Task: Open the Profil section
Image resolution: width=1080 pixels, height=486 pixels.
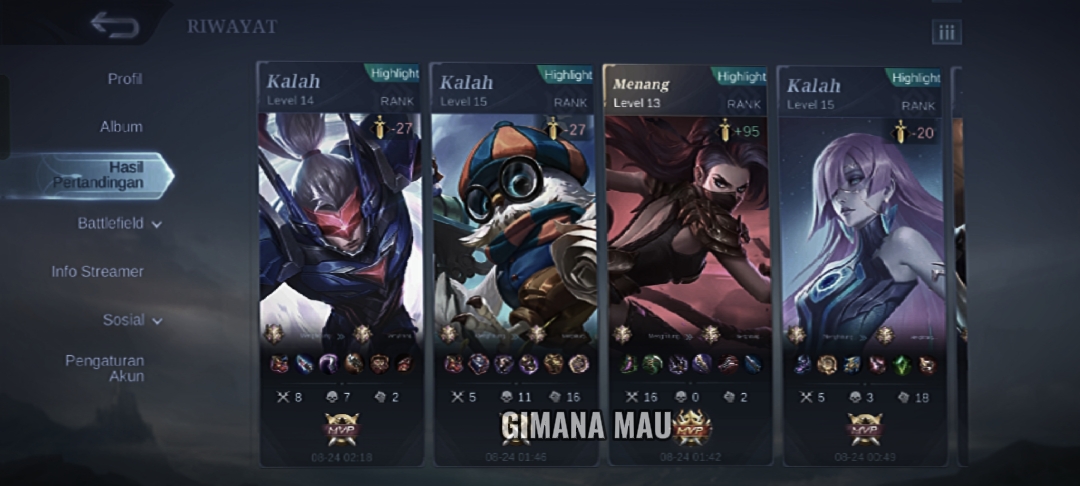Action: (x=125, y=79)
